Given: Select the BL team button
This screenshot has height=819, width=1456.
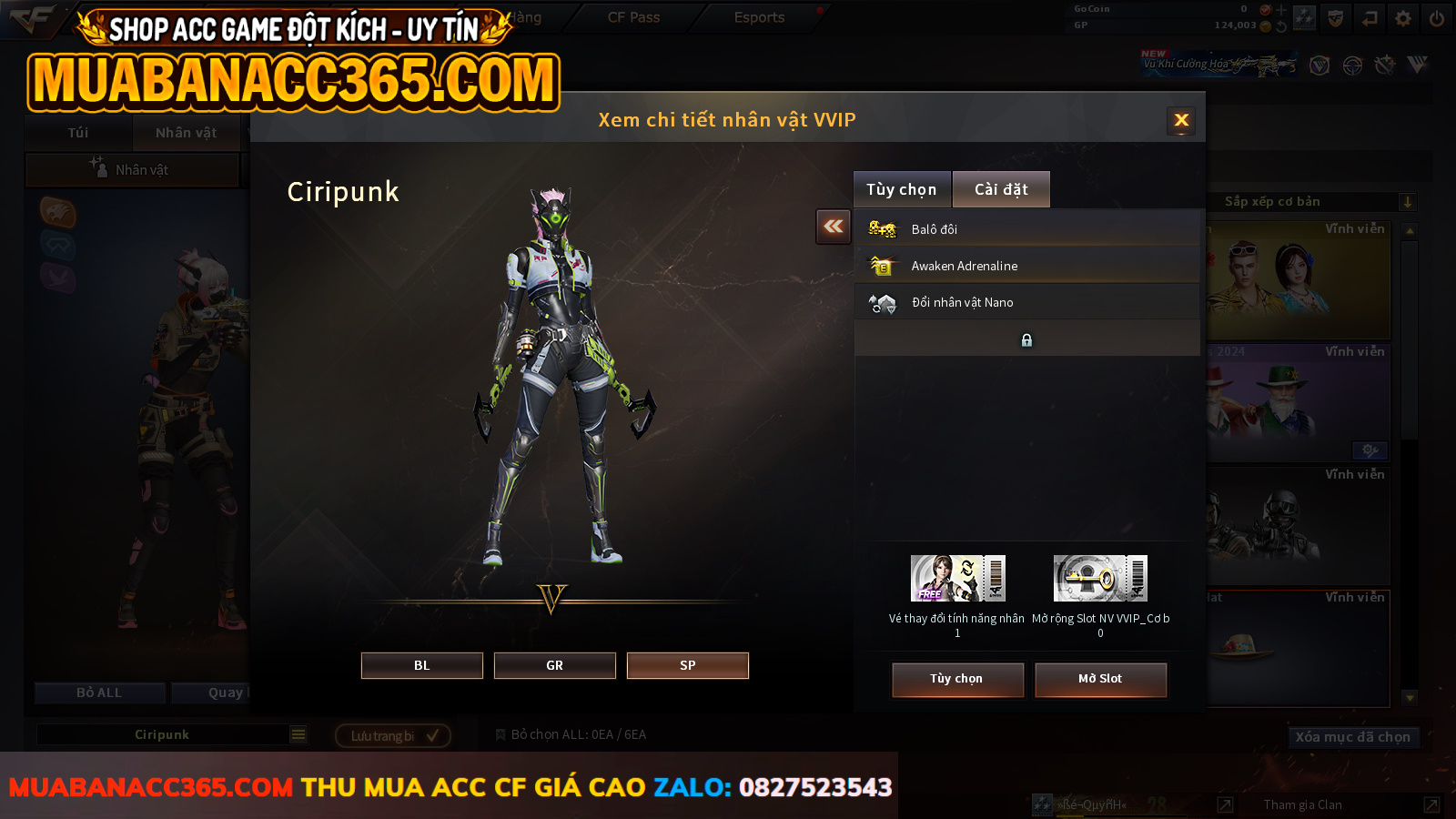Looking at the screenshot, I should (422, 665).
